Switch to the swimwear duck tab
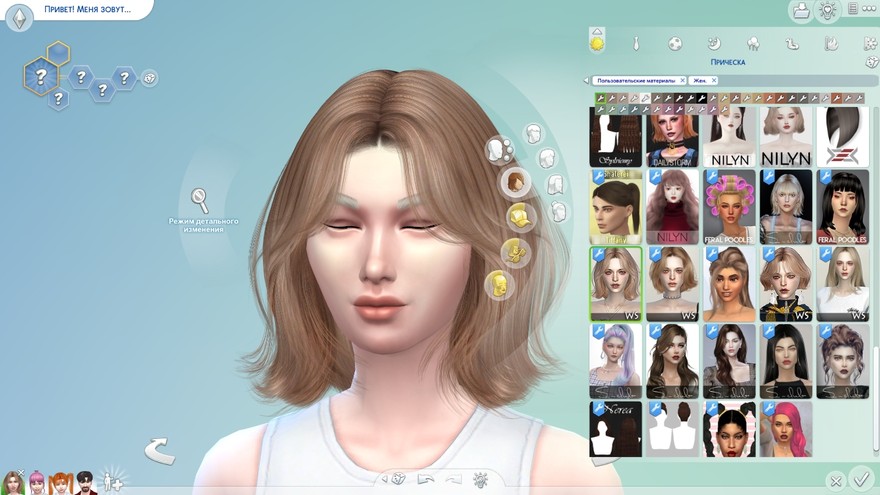The width and height of the screenshot is (880, 495). [792, 43]
